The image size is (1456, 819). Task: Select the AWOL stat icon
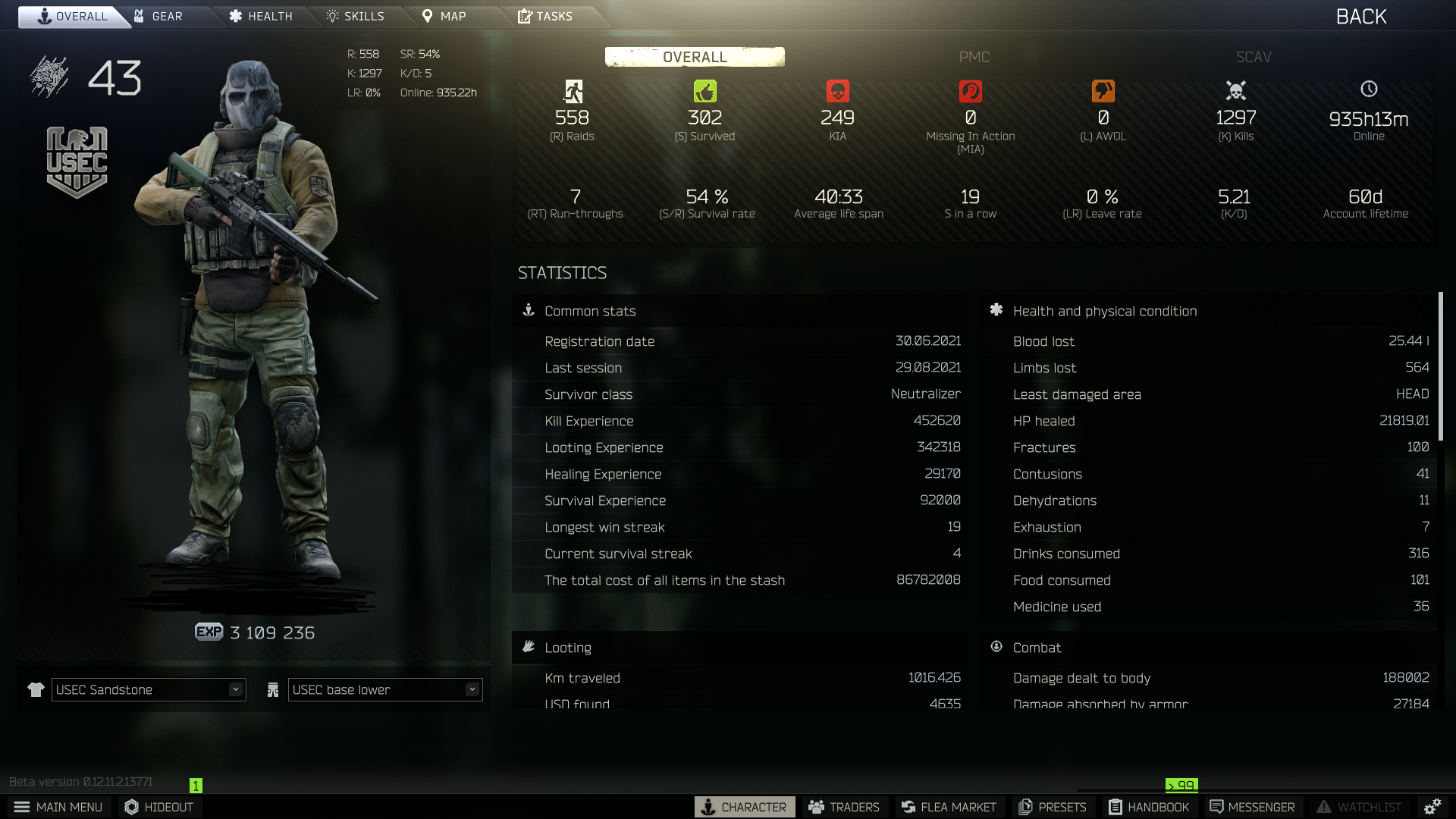click(1103, 90)
